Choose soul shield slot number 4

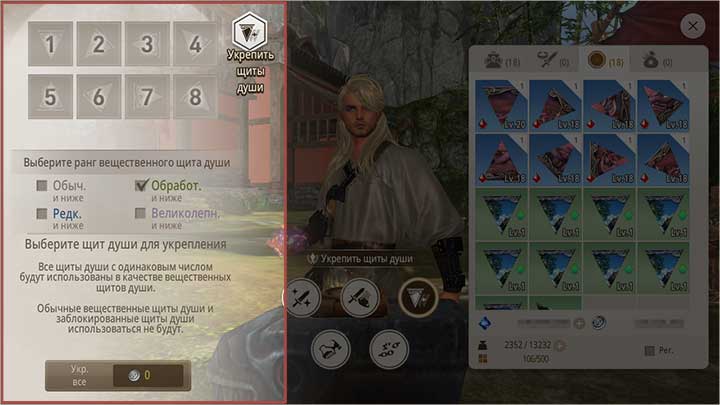(195, 44)
